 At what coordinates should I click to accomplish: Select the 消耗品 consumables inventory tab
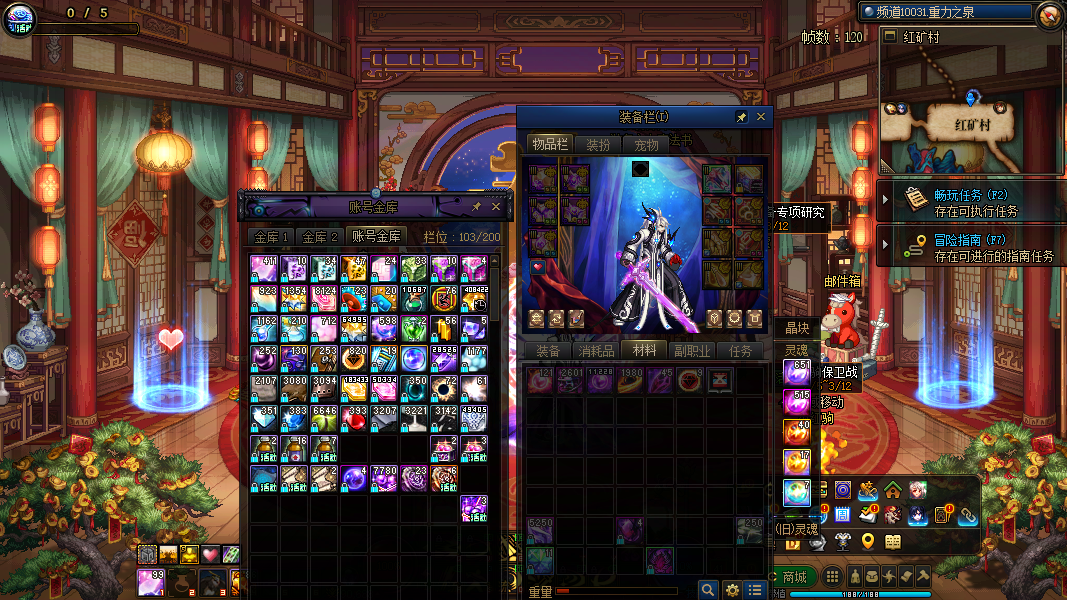click(596, 351)
